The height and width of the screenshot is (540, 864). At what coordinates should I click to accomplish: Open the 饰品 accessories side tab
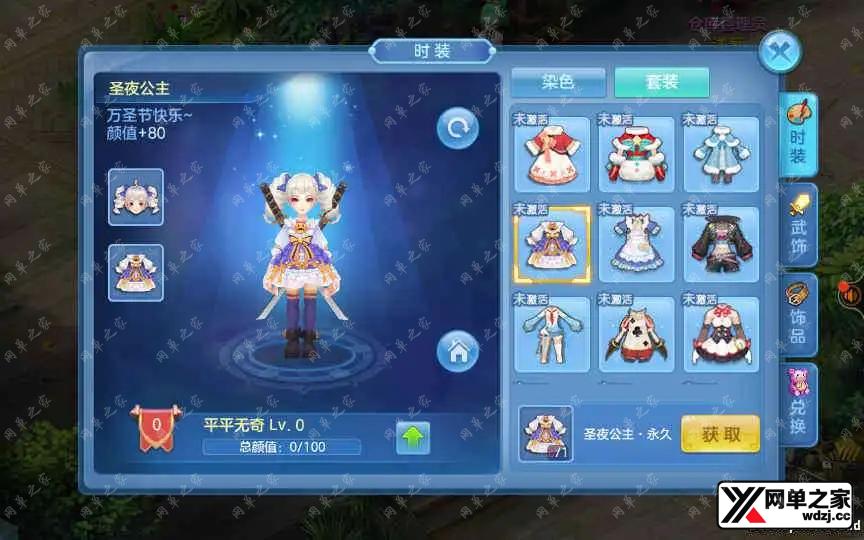[x=799, y=314]
